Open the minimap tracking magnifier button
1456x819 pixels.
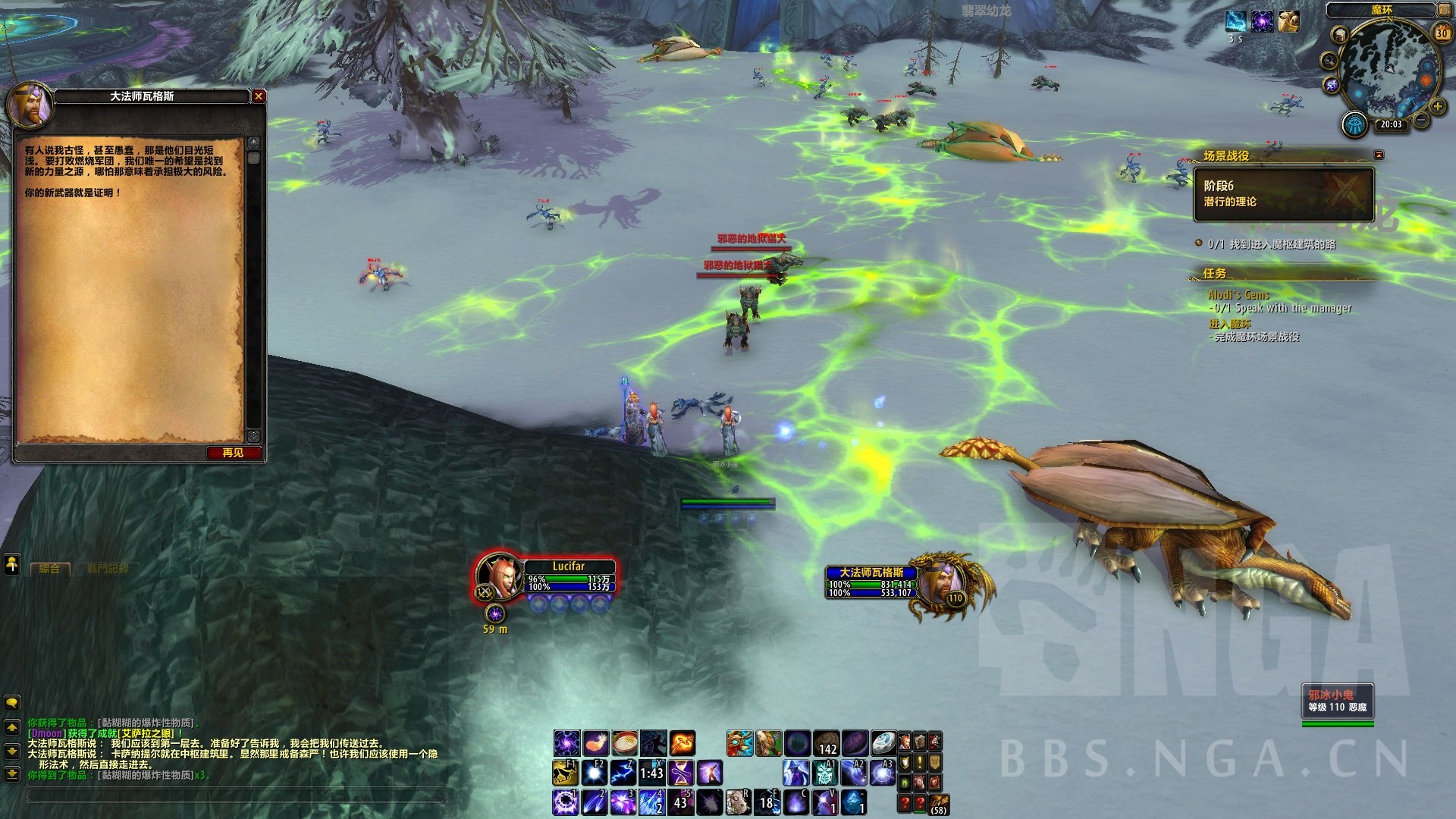[1329, 61]
